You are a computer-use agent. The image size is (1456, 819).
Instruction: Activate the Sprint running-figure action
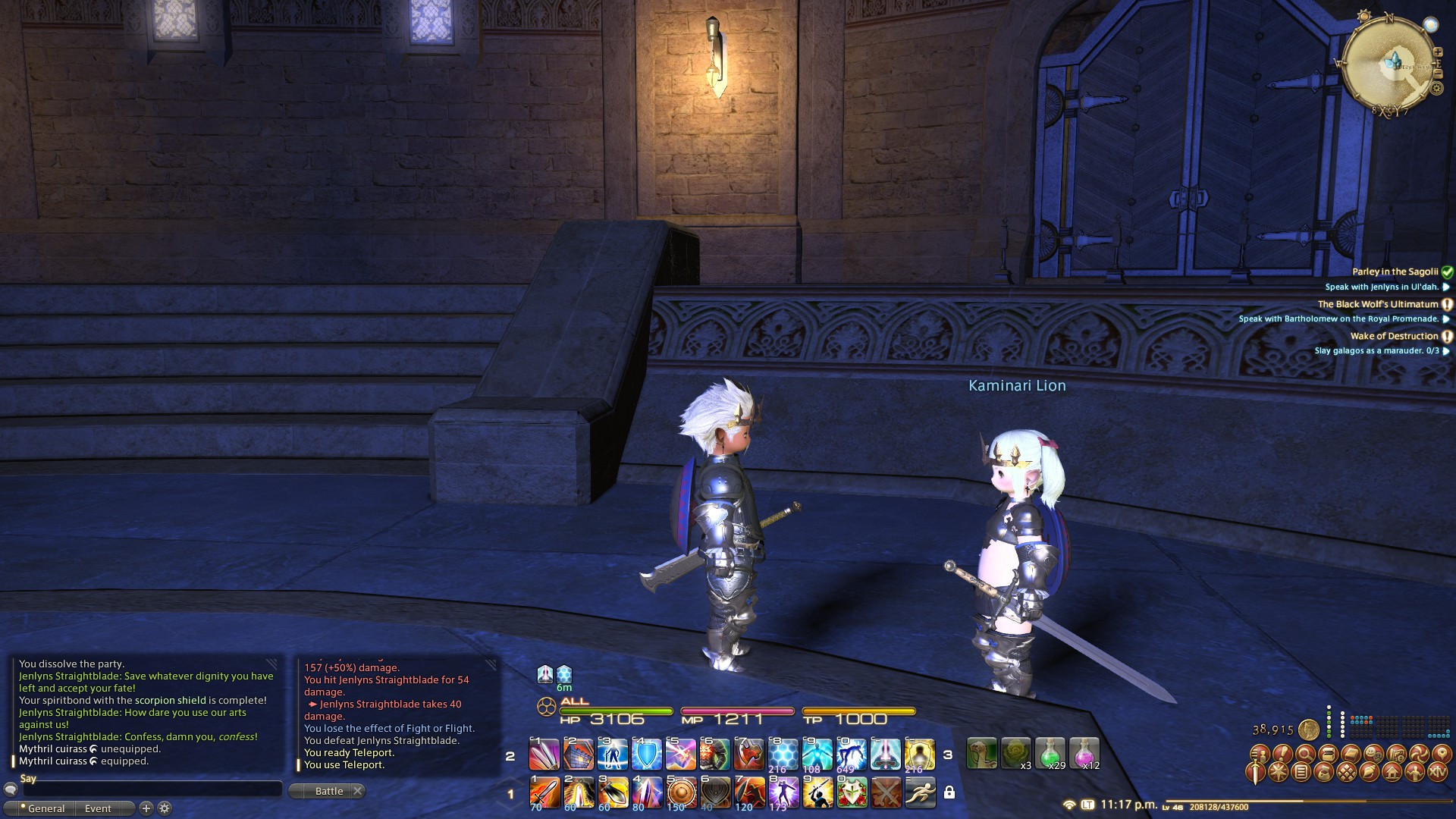920,792
